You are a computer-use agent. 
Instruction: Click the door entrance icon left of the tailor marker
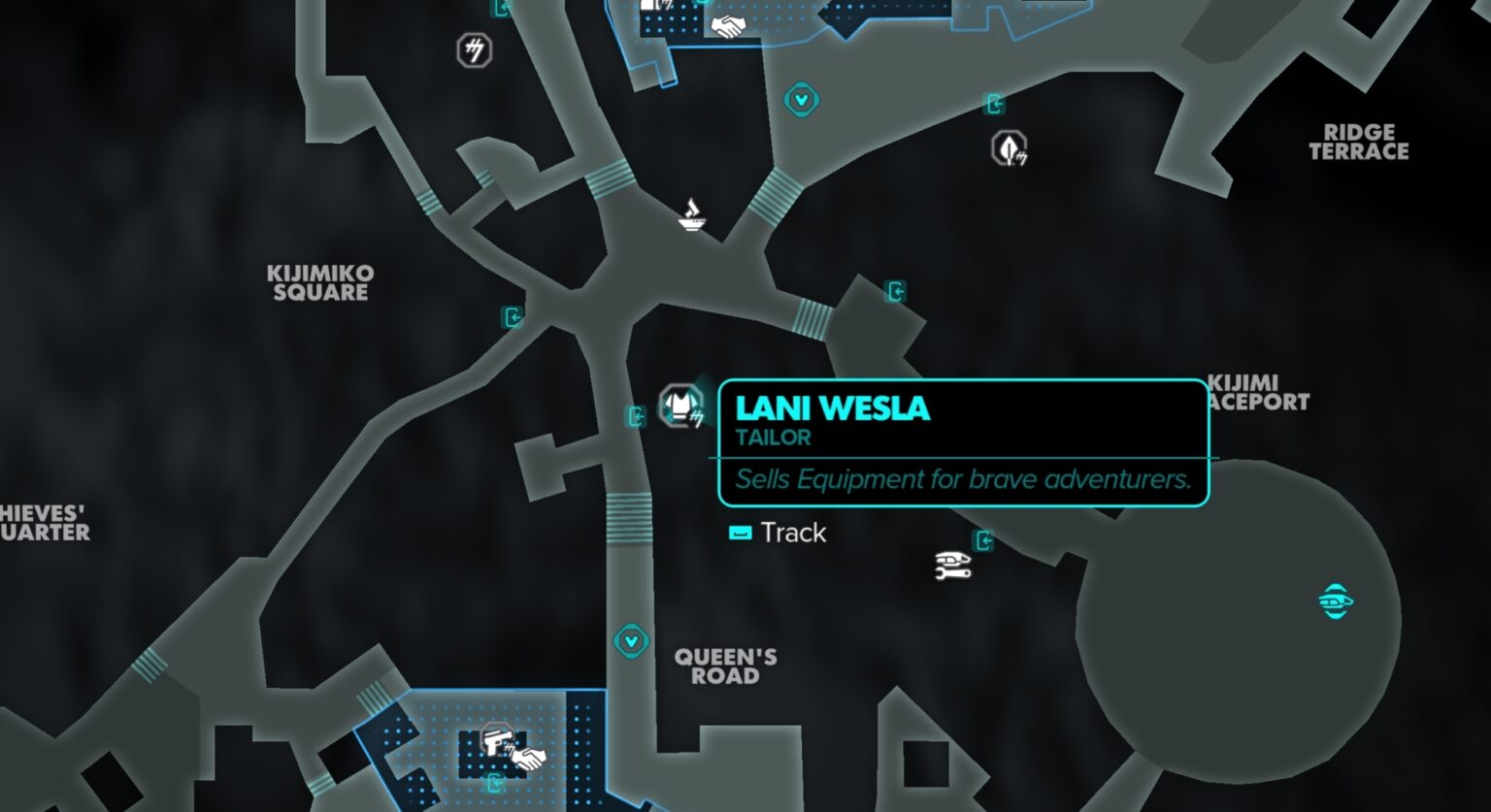(x=638, y=417)
